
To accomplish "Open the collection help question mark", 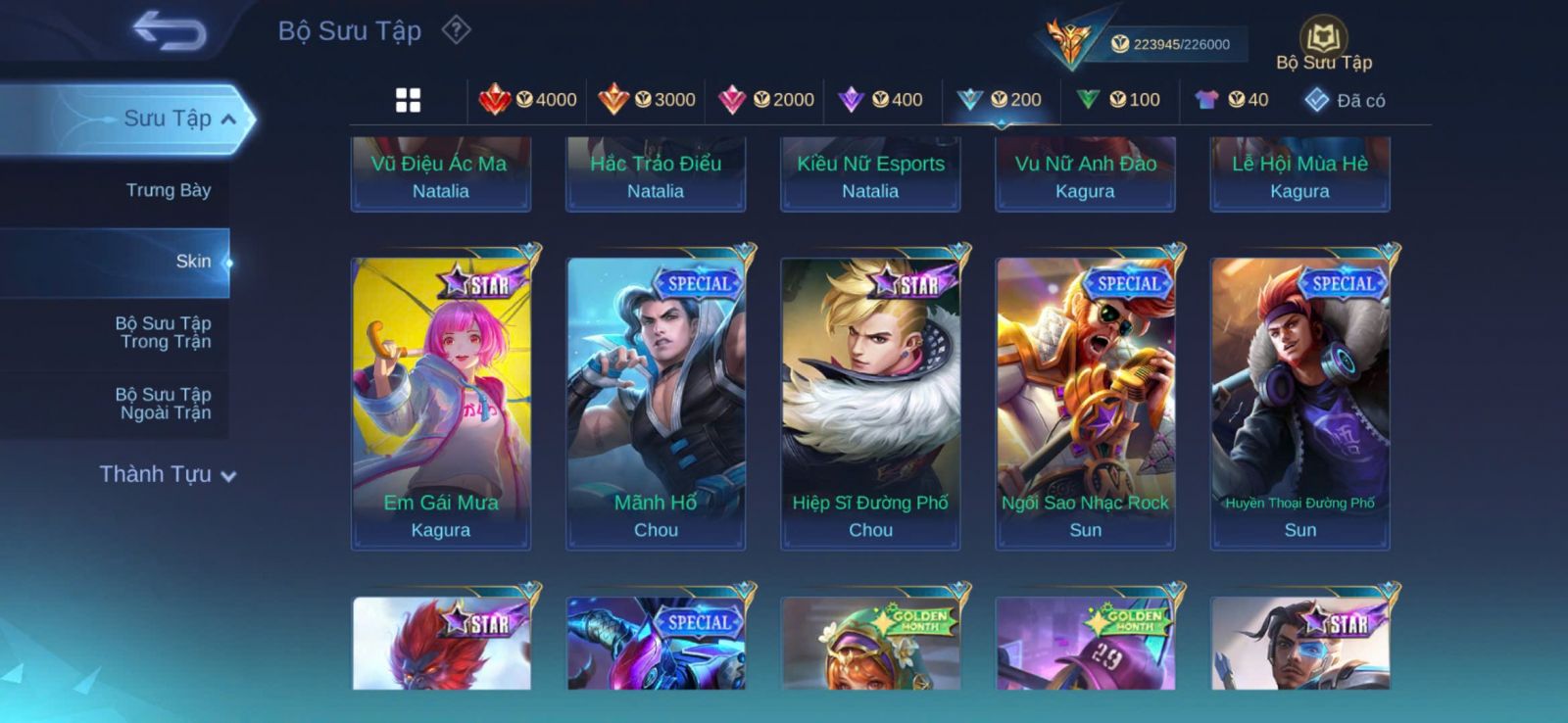I will (456, 30).
